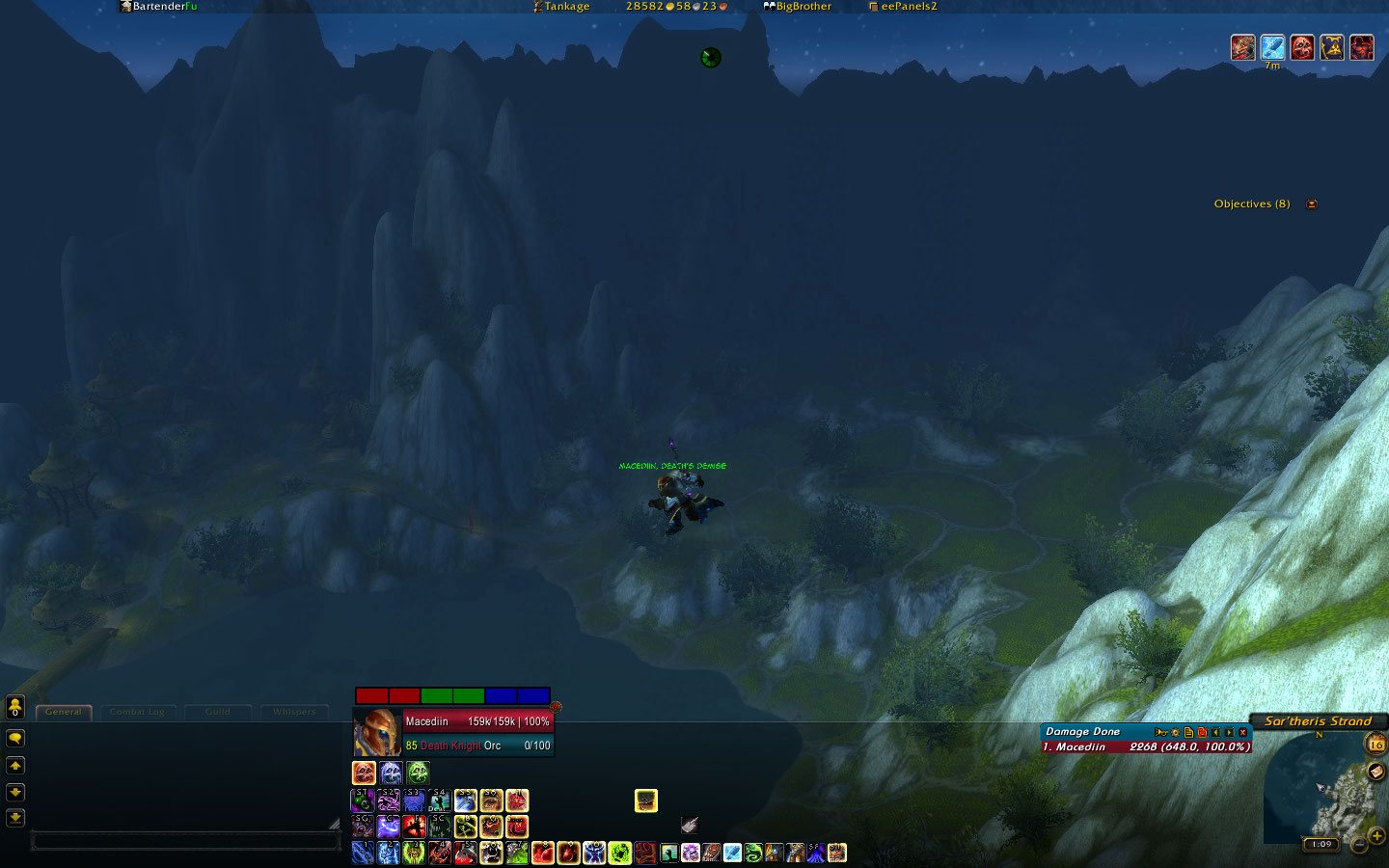The image size is (1389, 868).
Task: Zoom in the minimap
Action: (x=1376, y=835)
